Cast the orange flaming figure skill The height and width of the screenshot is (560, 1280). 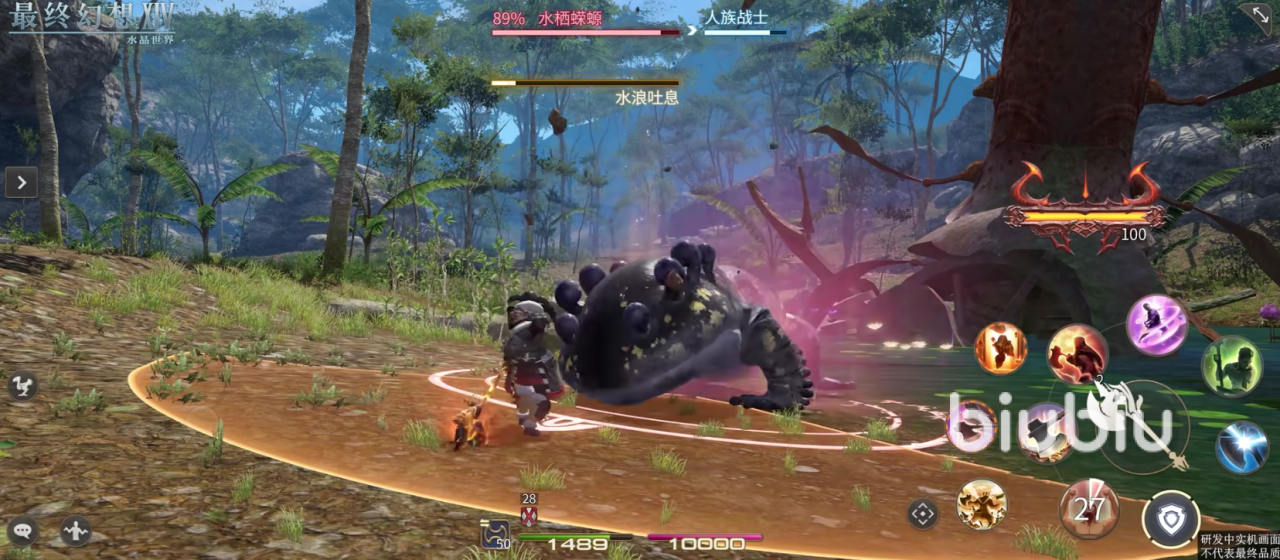coord(1000,348)
